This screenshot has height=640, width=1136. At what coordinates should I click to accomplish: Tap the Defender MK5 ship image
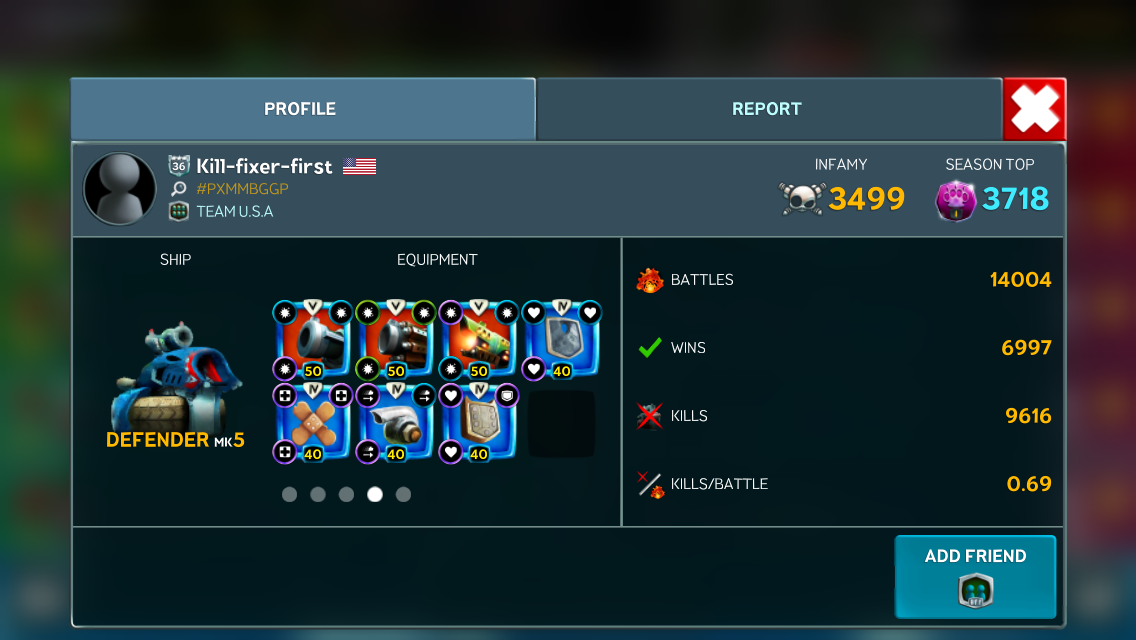click(175, 375)
